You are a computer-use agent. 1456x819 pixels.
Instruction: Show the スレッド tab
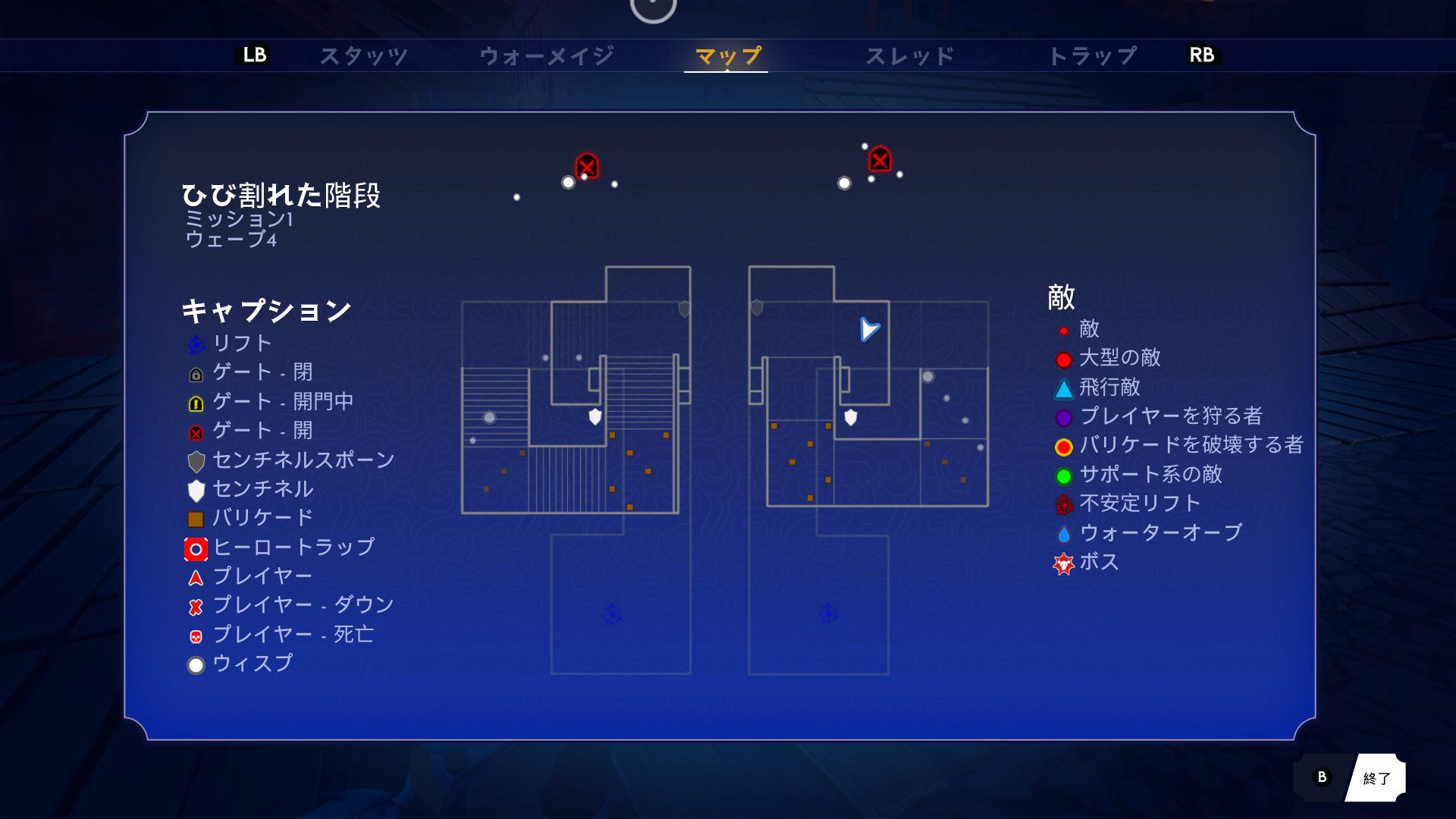[x=909, y=55]
